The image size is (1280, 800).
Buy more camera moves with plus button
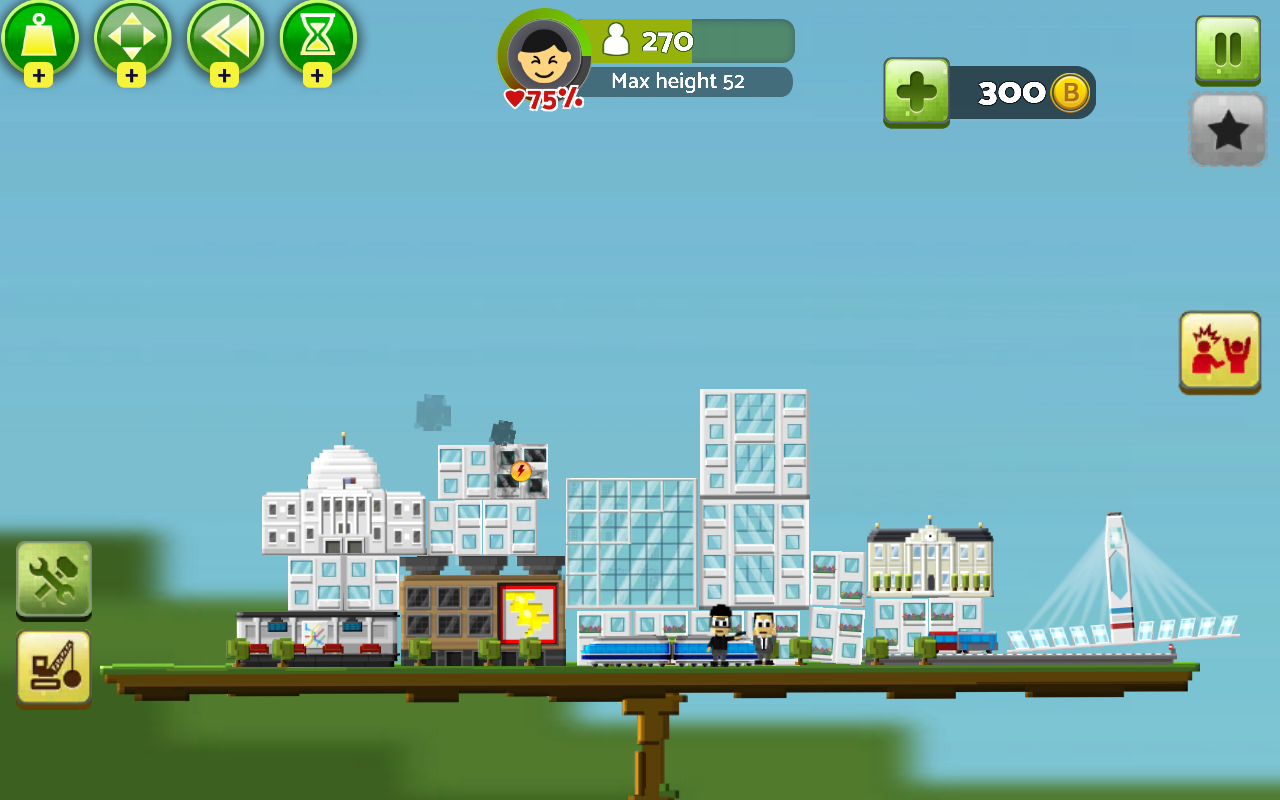131,75
